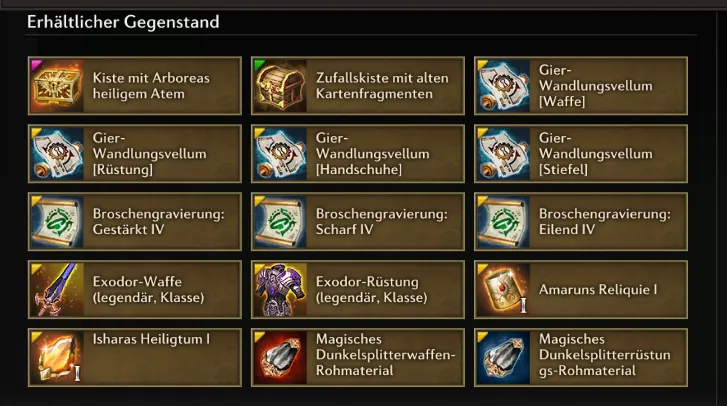Open Gier-Wandlungsvellum [Handschuhe] item
This screenshot has height=406, width=727.
tap(357, 154)
